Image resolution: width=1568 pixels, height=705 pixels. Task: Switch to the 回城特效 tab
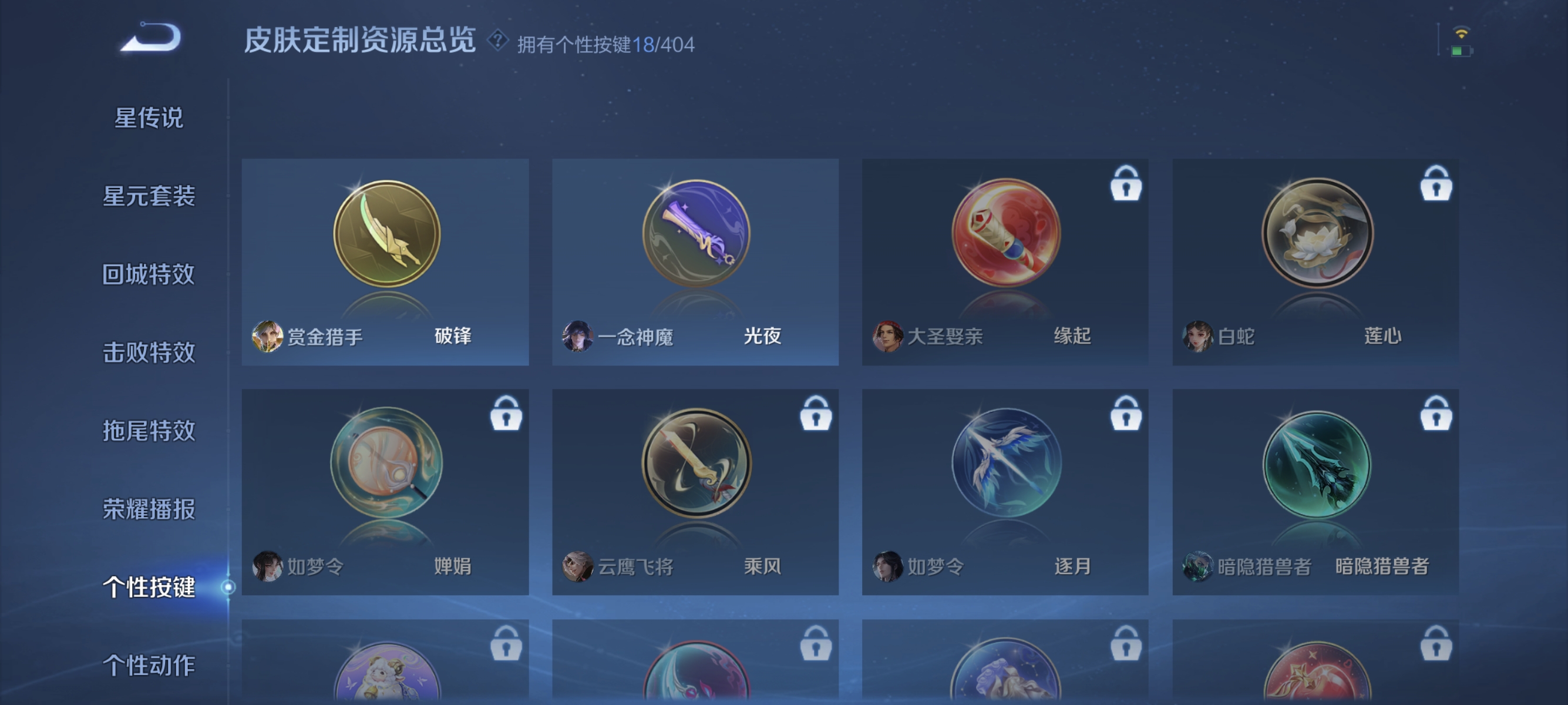click(151, 274)
